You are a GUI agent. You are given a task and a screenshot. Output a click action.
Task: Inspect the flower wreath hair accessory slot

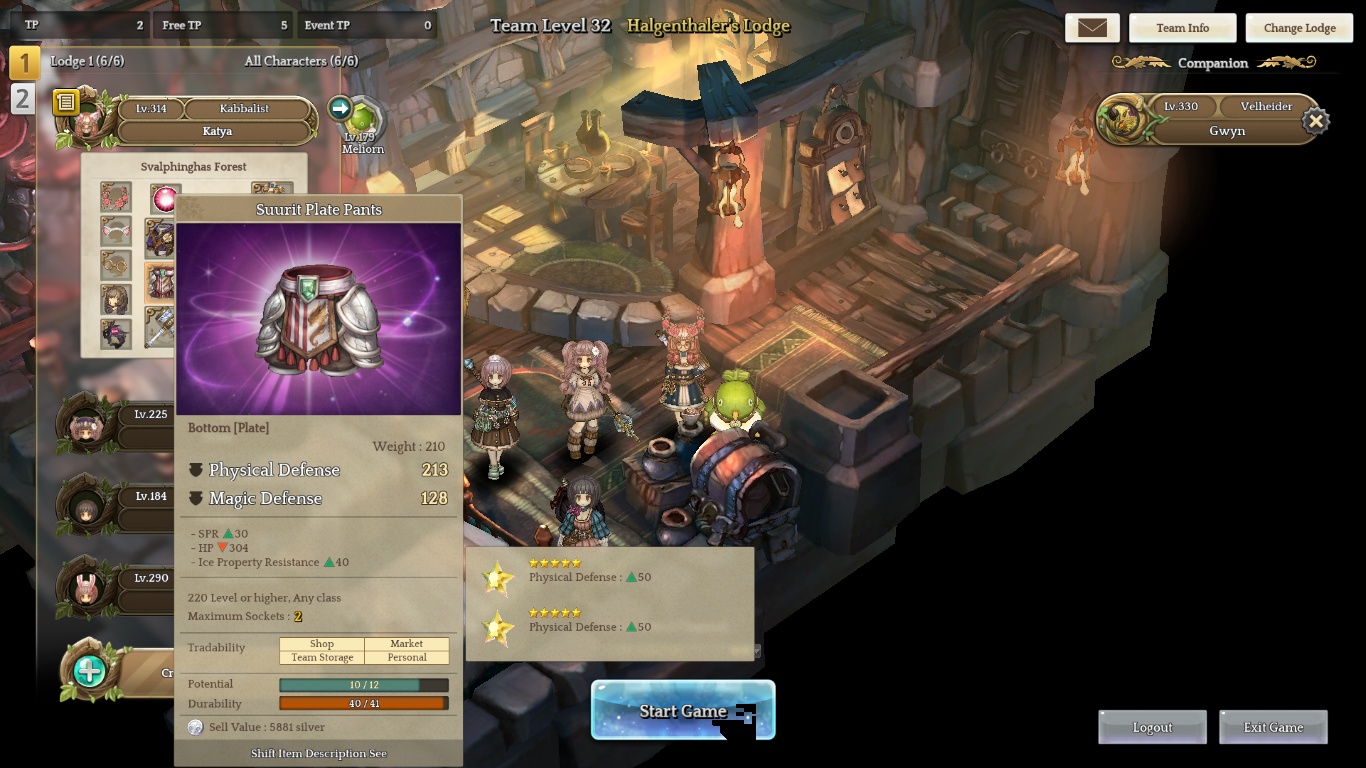point(116,197)
